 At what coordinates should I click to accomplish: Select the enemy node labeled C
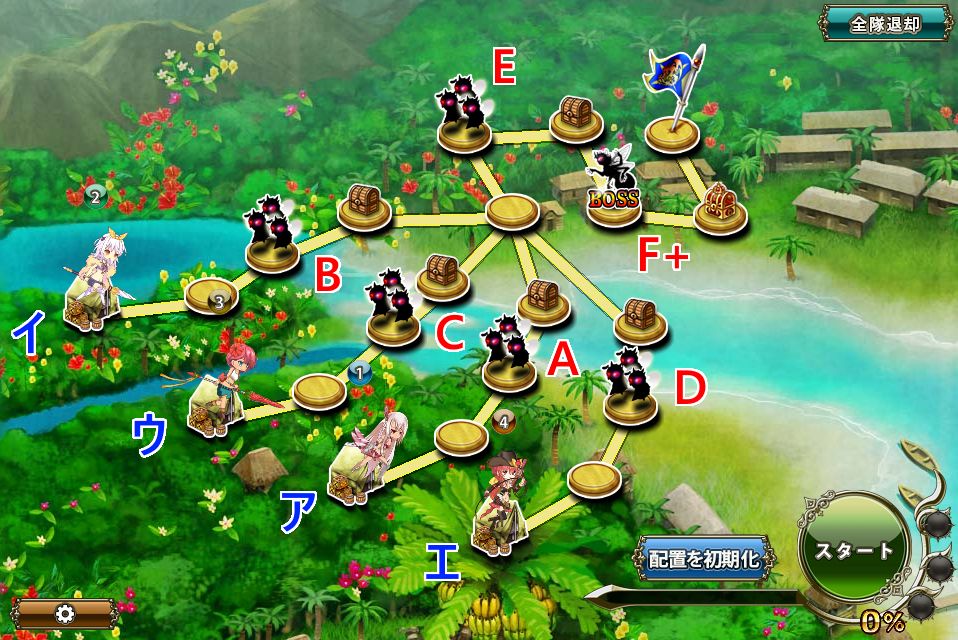tap(390, 305)
